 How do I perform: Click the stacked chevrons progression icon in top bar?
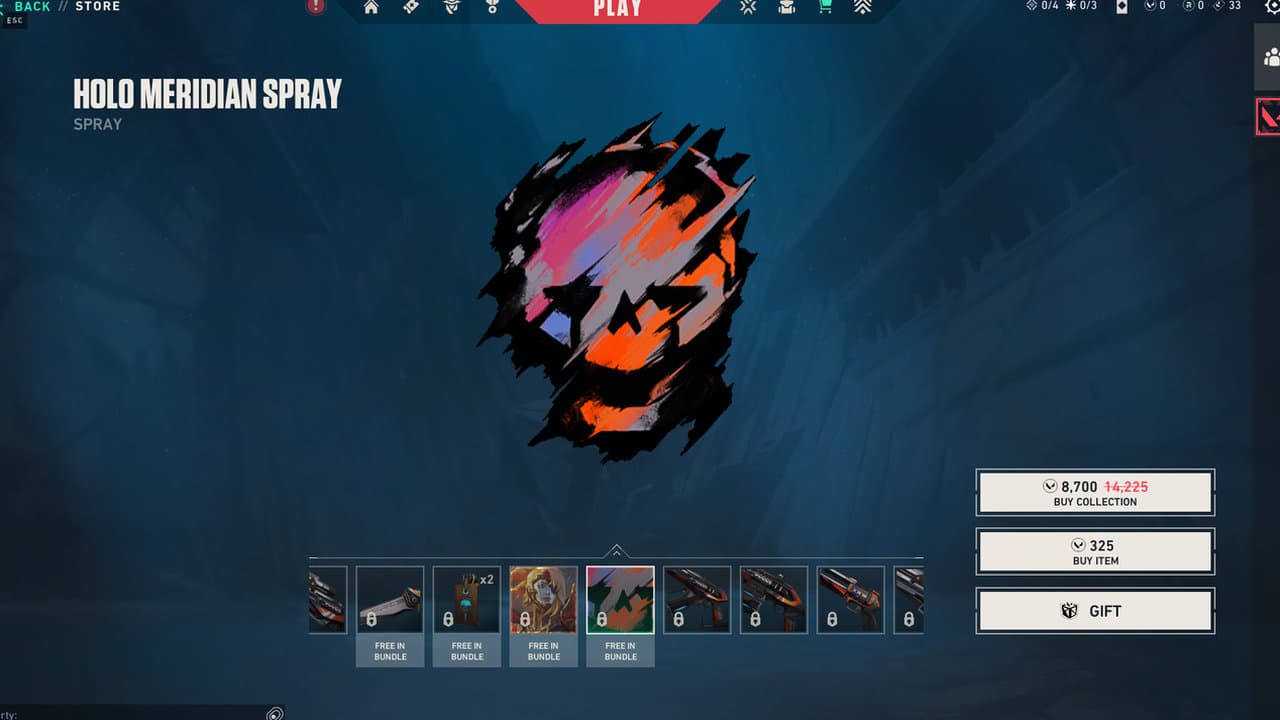[862, 7]
